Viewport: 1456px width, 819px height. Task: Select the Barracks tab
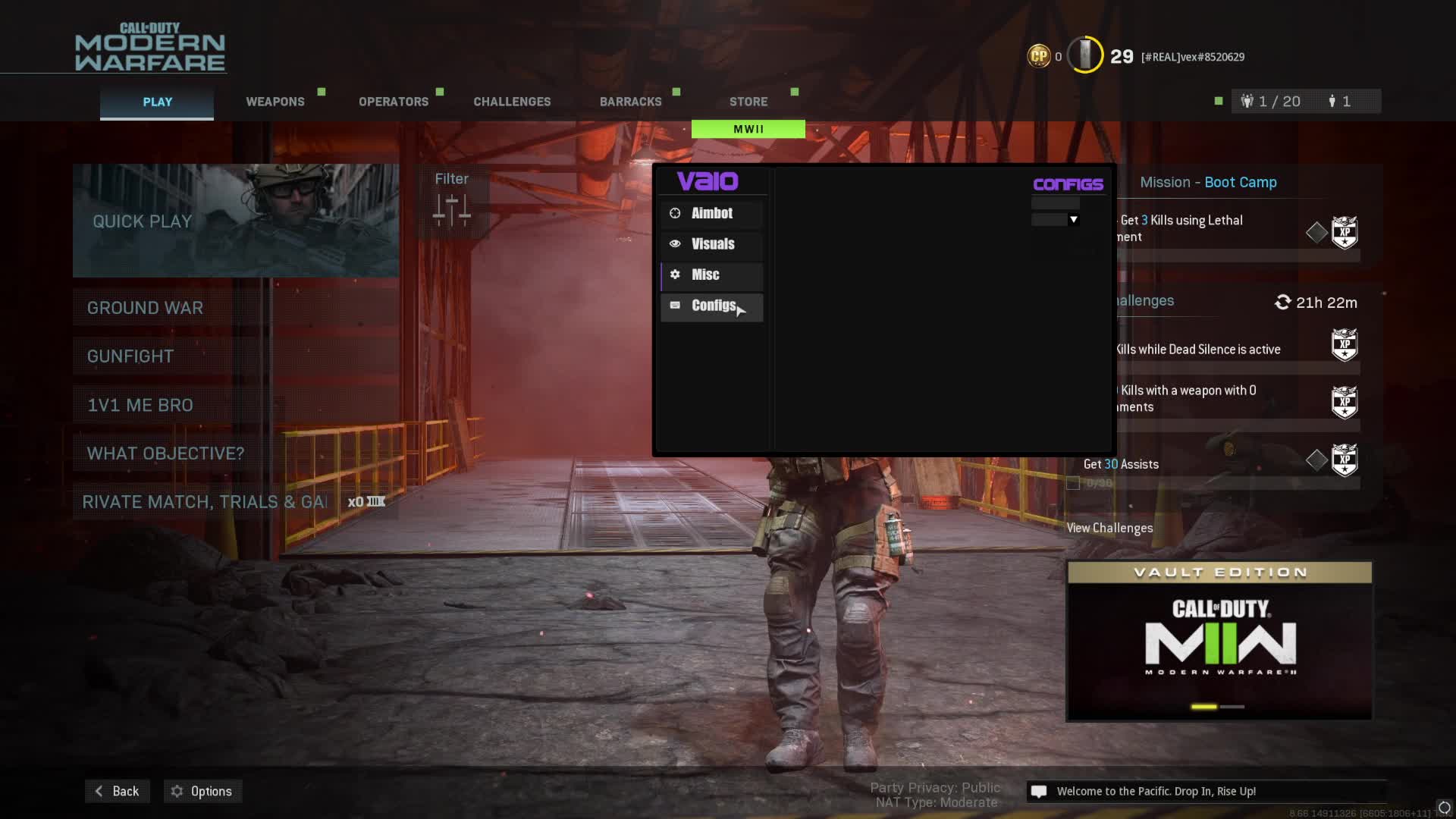pyautogui.click(x=630, y=102)
